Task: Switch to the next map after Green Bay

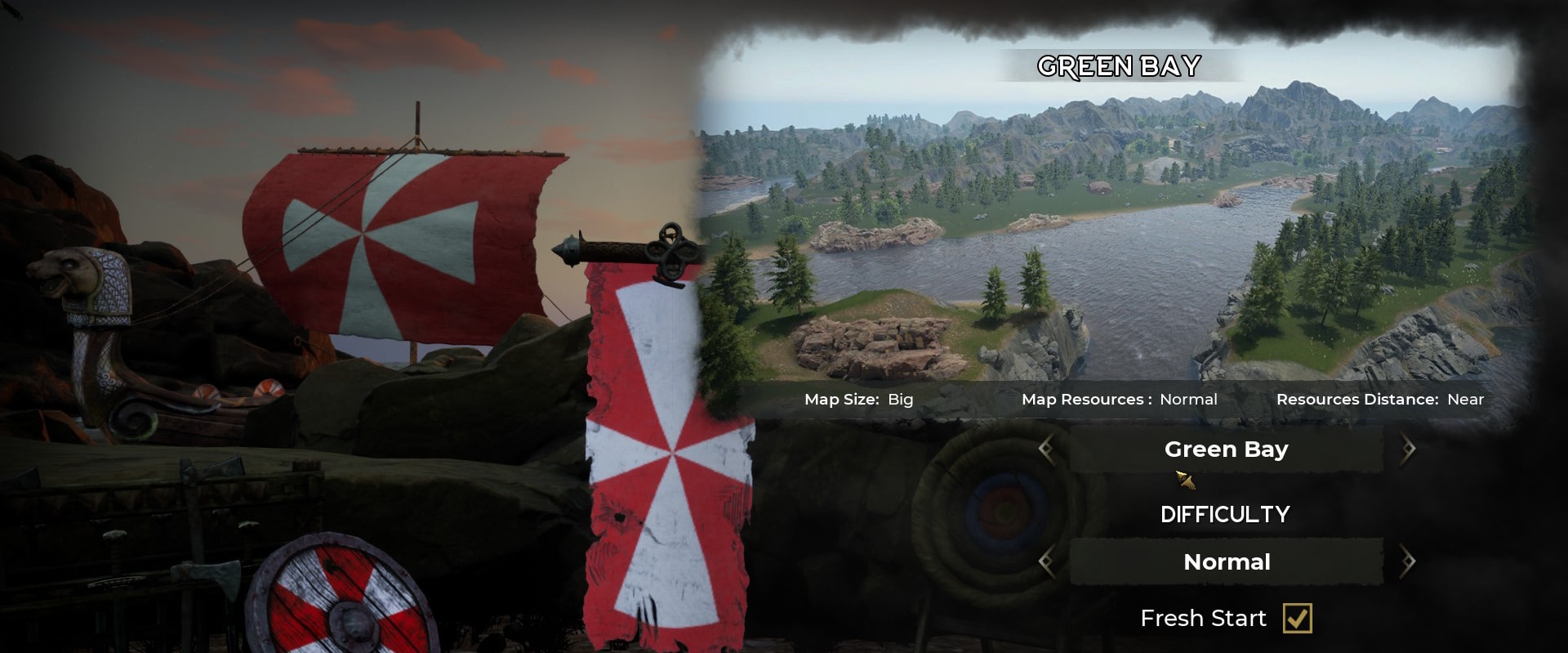Action: [x=1407, y=449]
